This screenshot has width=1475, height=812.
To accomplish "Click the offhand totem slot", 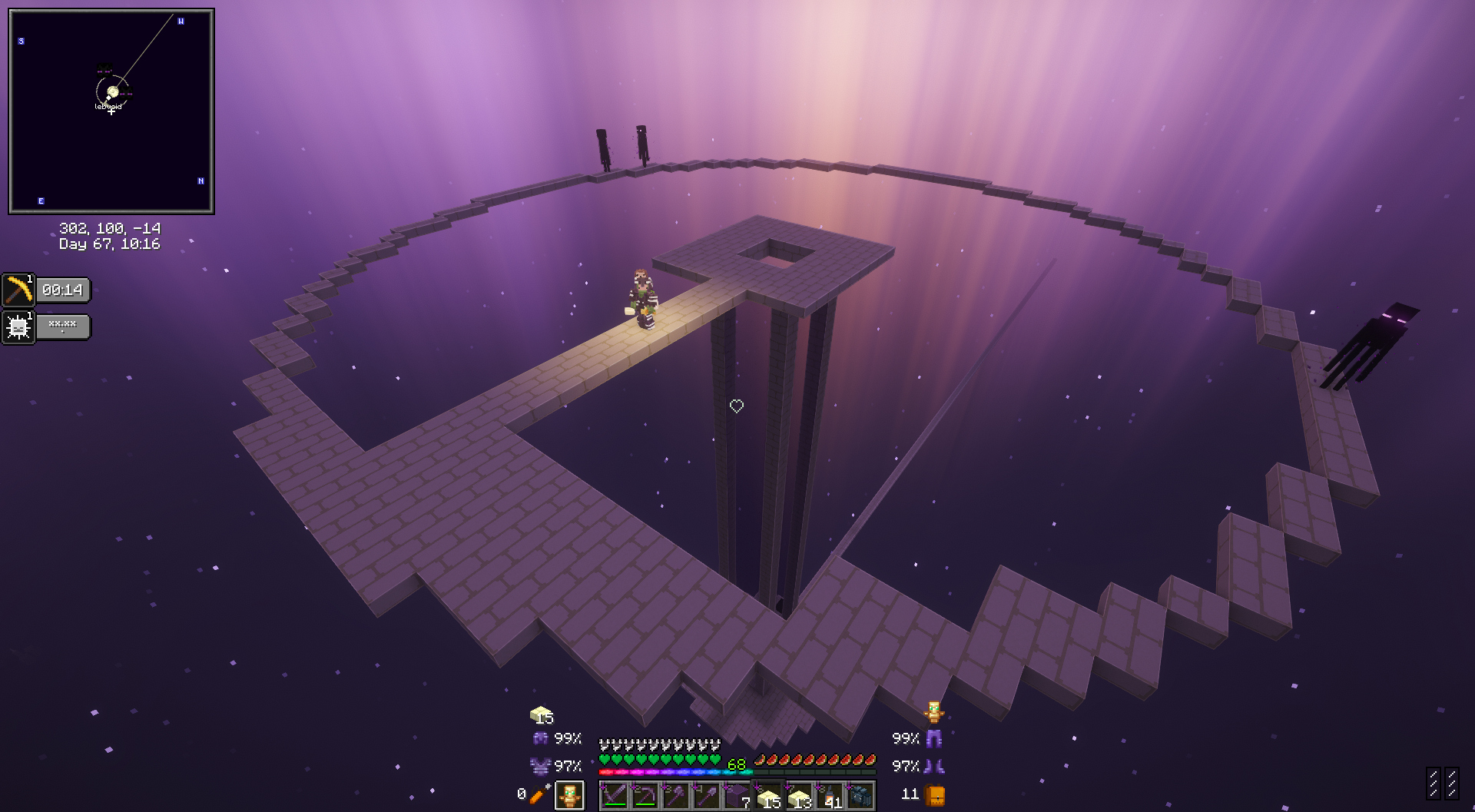I will pyautogui.click(x=569, y=796).
